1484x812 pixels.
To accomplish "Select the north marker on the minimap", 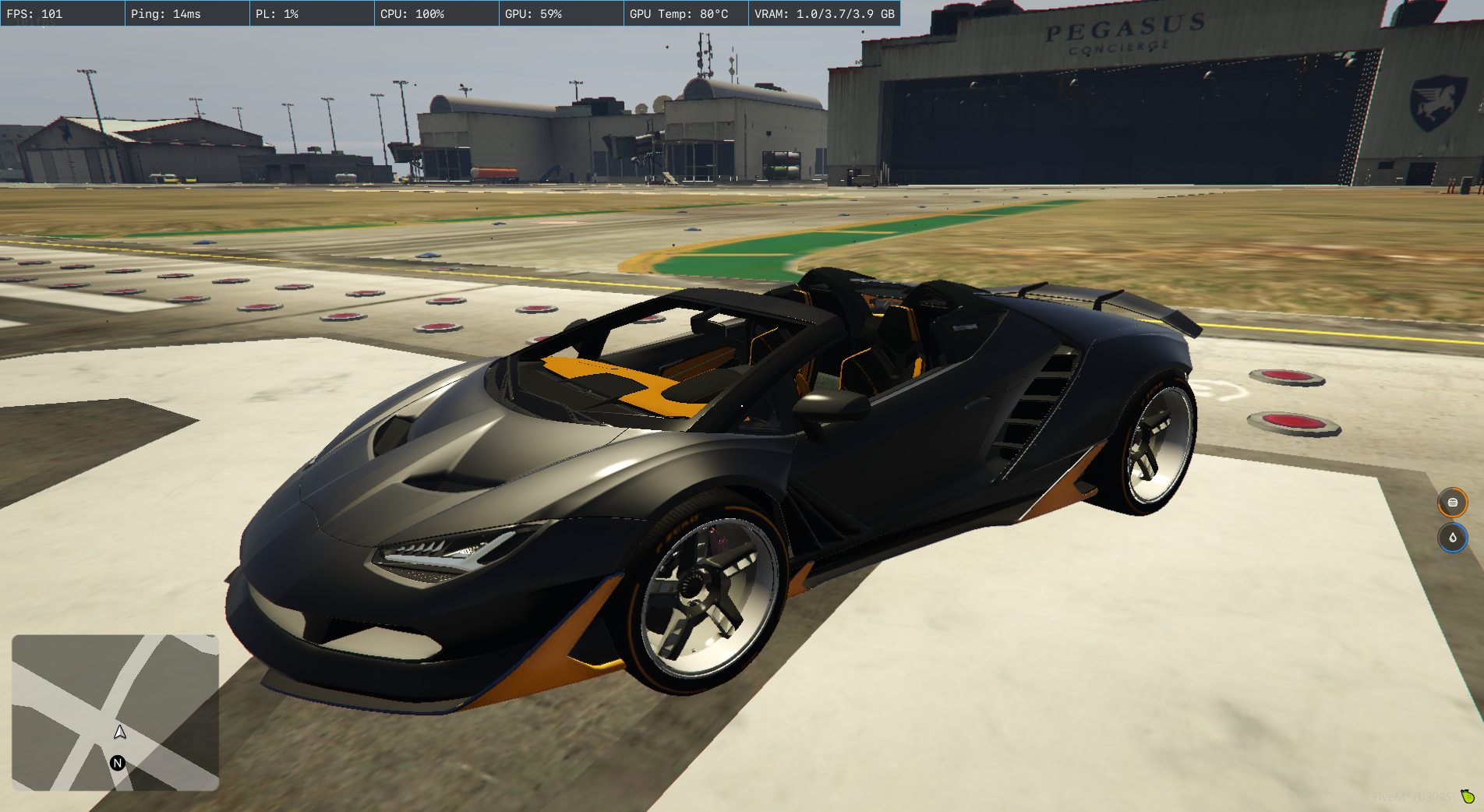I will 118,763.
